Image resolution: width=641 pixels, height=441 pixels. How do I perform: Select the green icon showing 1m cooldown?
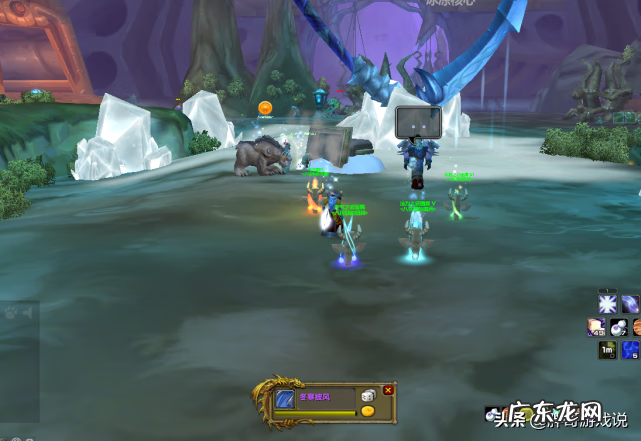click(x=607, y=349)
